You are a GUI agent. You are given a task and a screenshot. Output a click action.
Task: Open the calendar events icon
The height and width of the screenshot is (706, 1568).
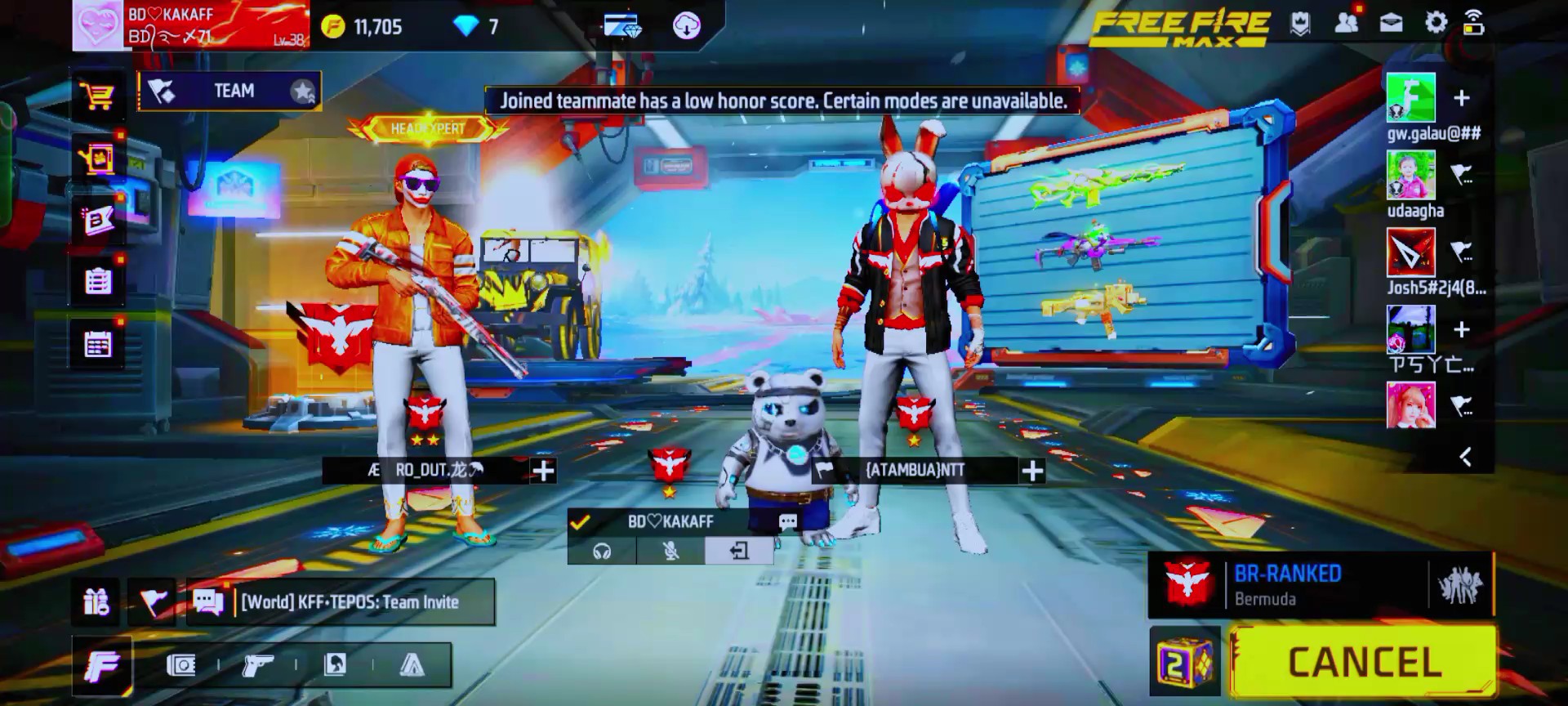coord(98,345)
